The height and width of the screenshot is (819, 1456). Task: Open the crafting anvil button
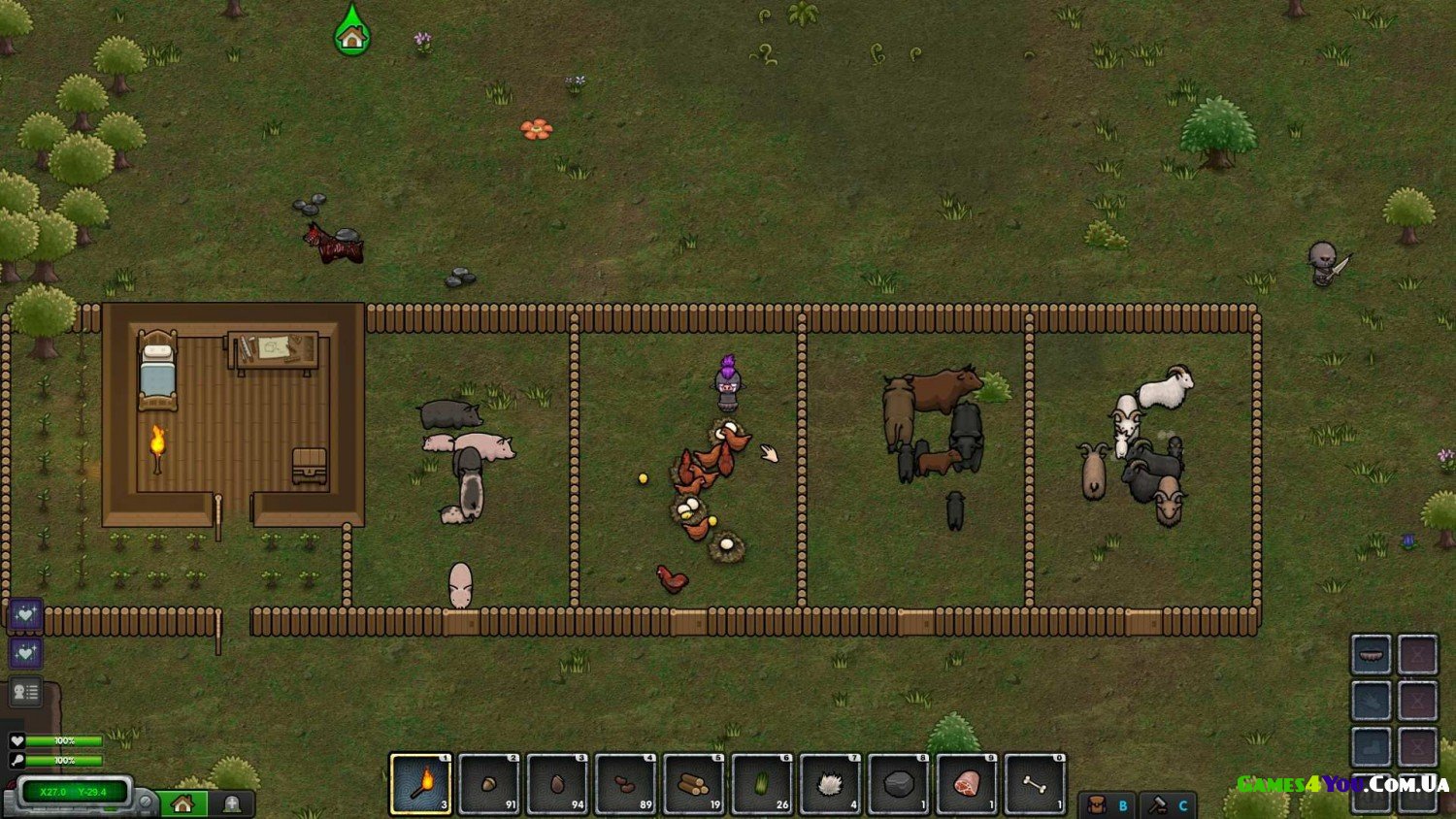(1168, 804)
